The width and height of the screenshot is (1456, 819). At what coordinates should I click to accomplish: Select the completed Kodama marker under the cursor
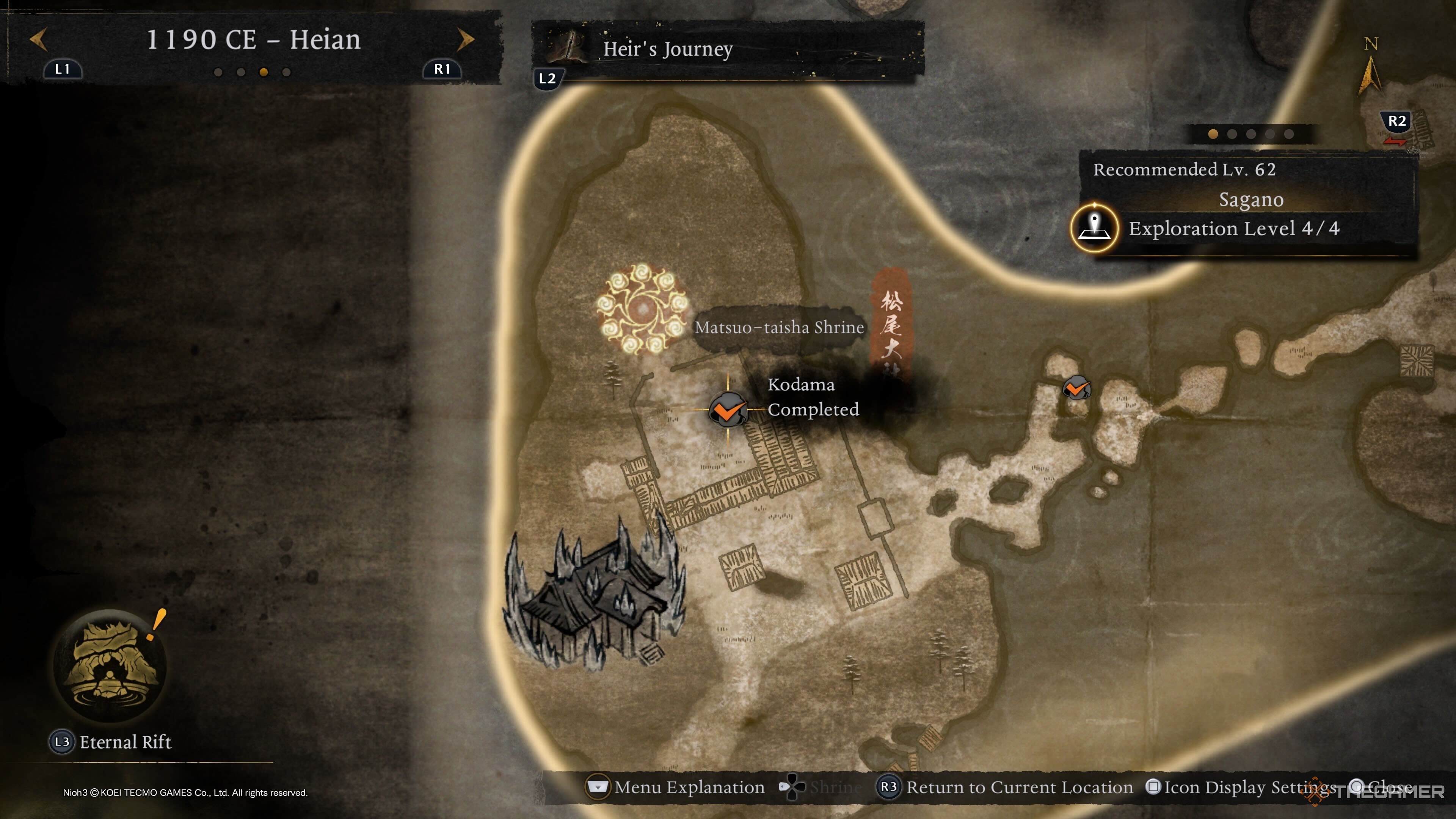click(x=728, y=409)
